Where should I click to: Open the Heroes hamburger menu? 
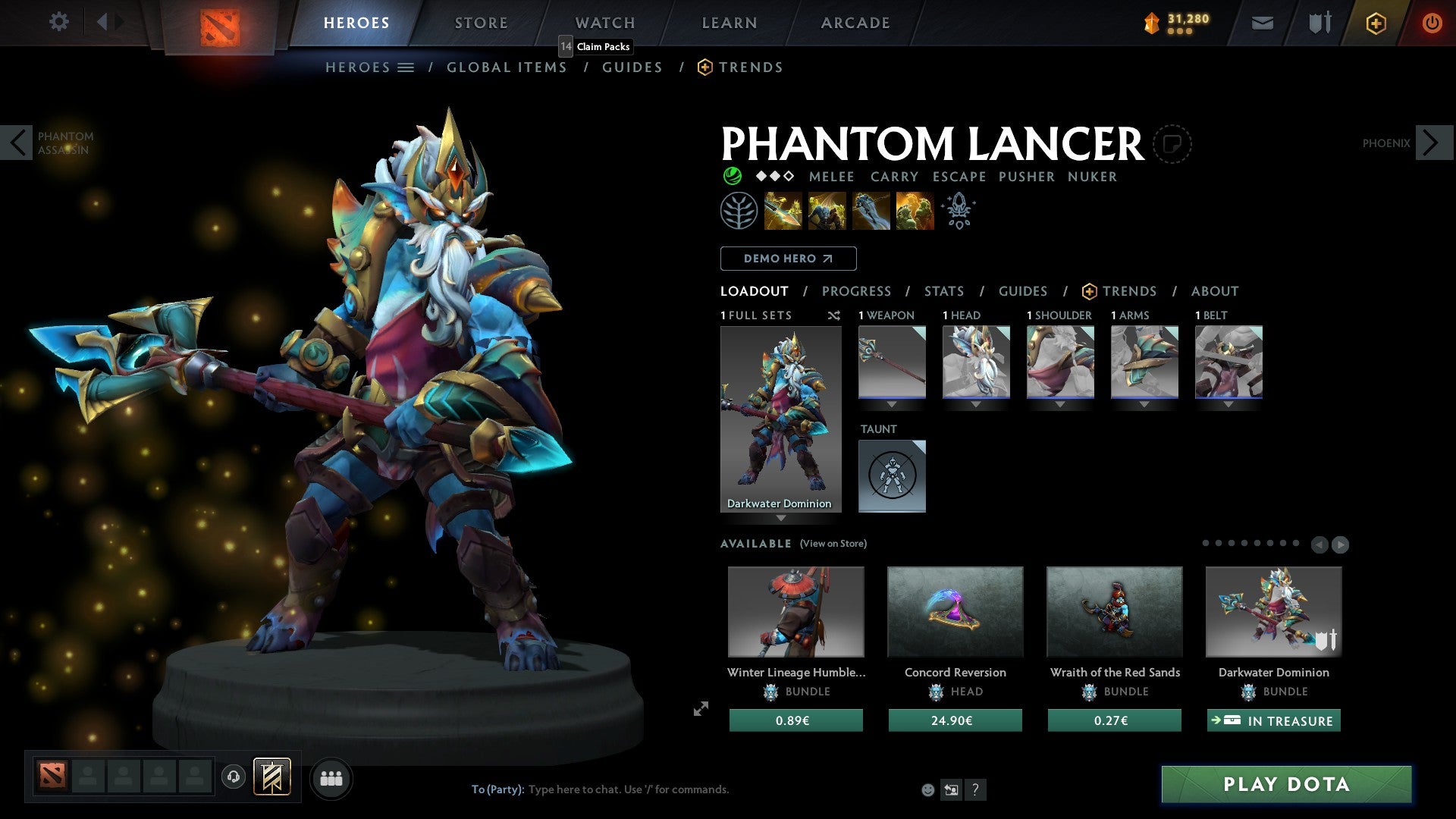(x=406, y=67)
